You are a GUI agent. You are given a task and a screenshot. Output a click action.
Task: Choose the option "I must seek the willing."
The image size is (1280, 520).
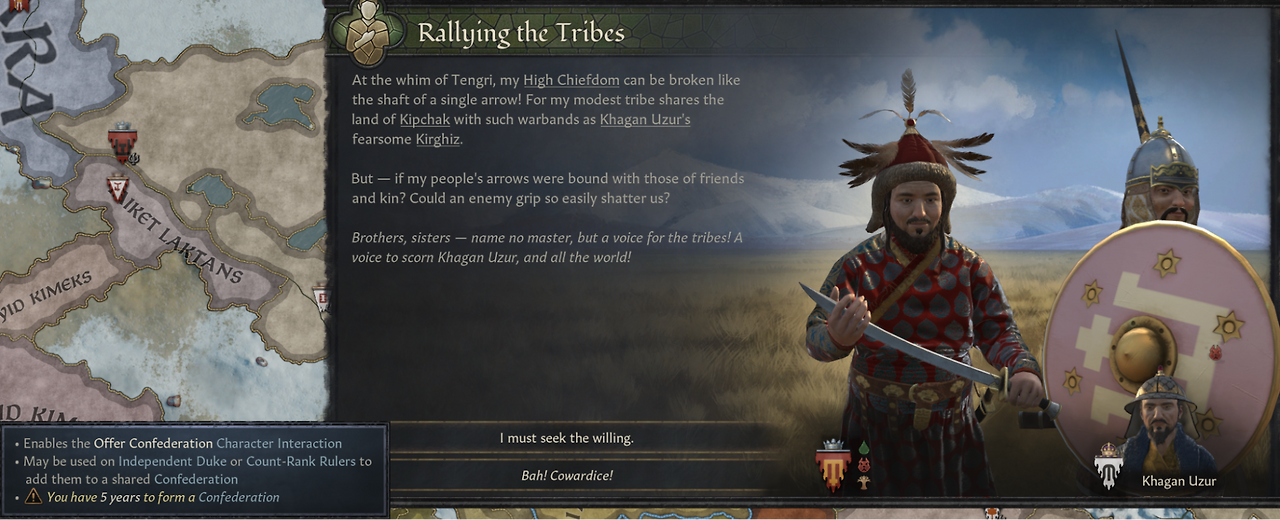coord(566,438)
